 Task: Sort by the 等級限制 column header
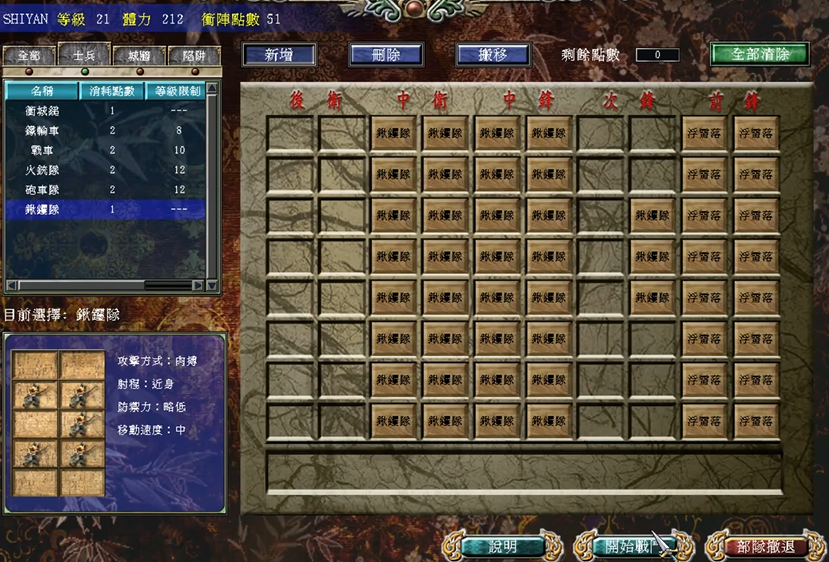coord(176,91)
